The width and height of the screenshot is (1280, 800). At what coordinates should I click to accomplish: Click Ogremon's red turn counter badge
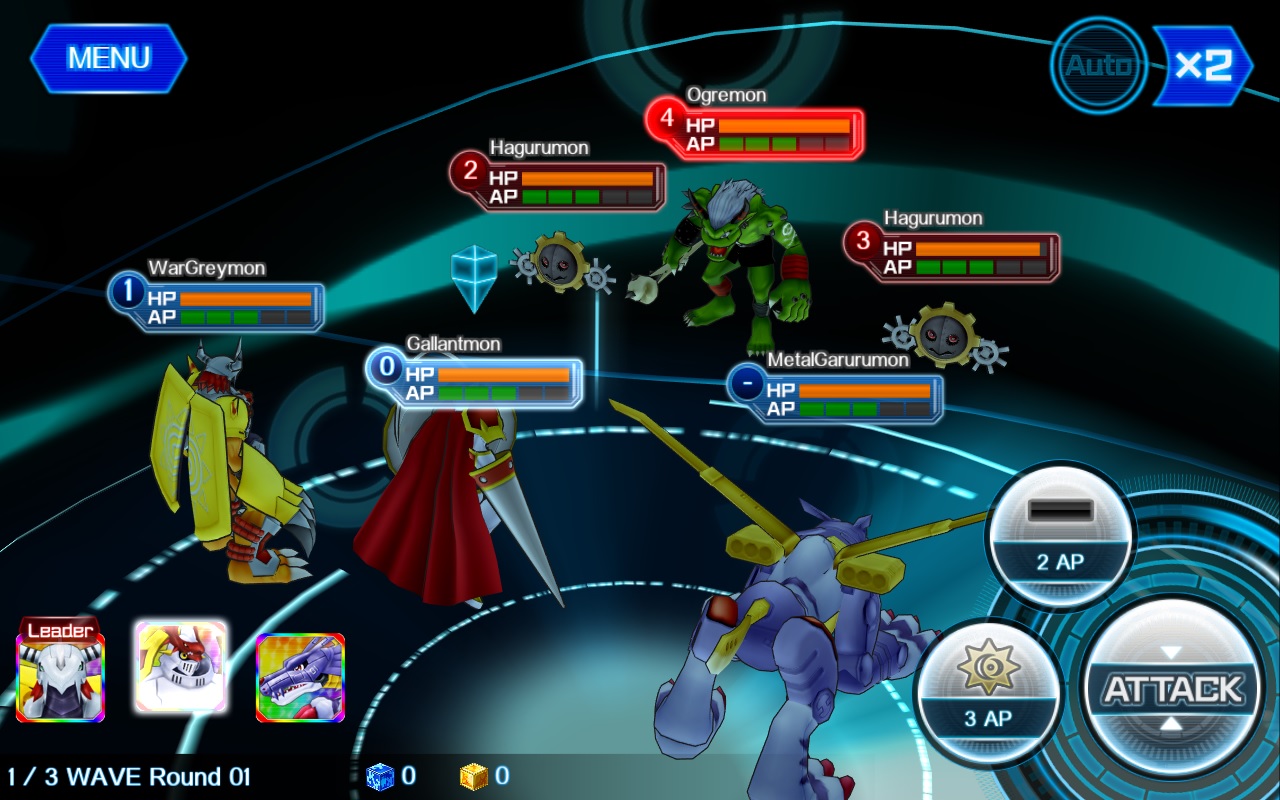pyautogui.click(x=668, y=123)
